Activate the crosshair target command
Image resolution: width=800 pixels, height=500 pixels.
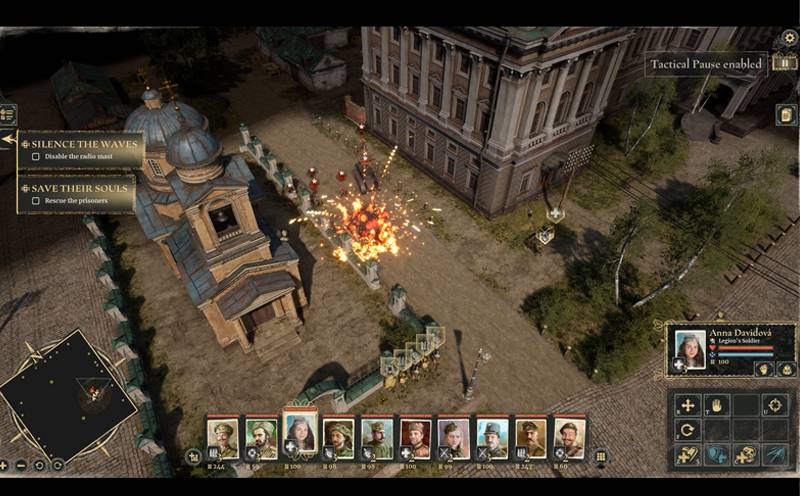[x=774, y=405]
